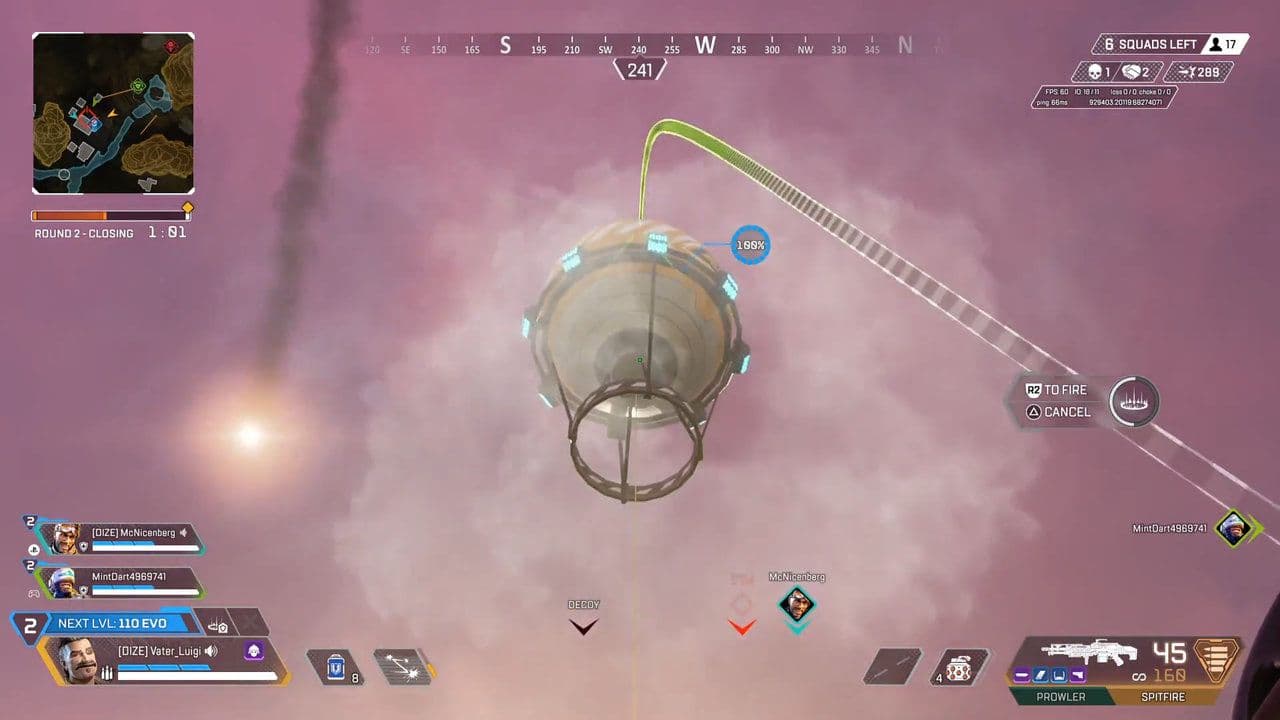Click the assists handshake icon

1131,72
